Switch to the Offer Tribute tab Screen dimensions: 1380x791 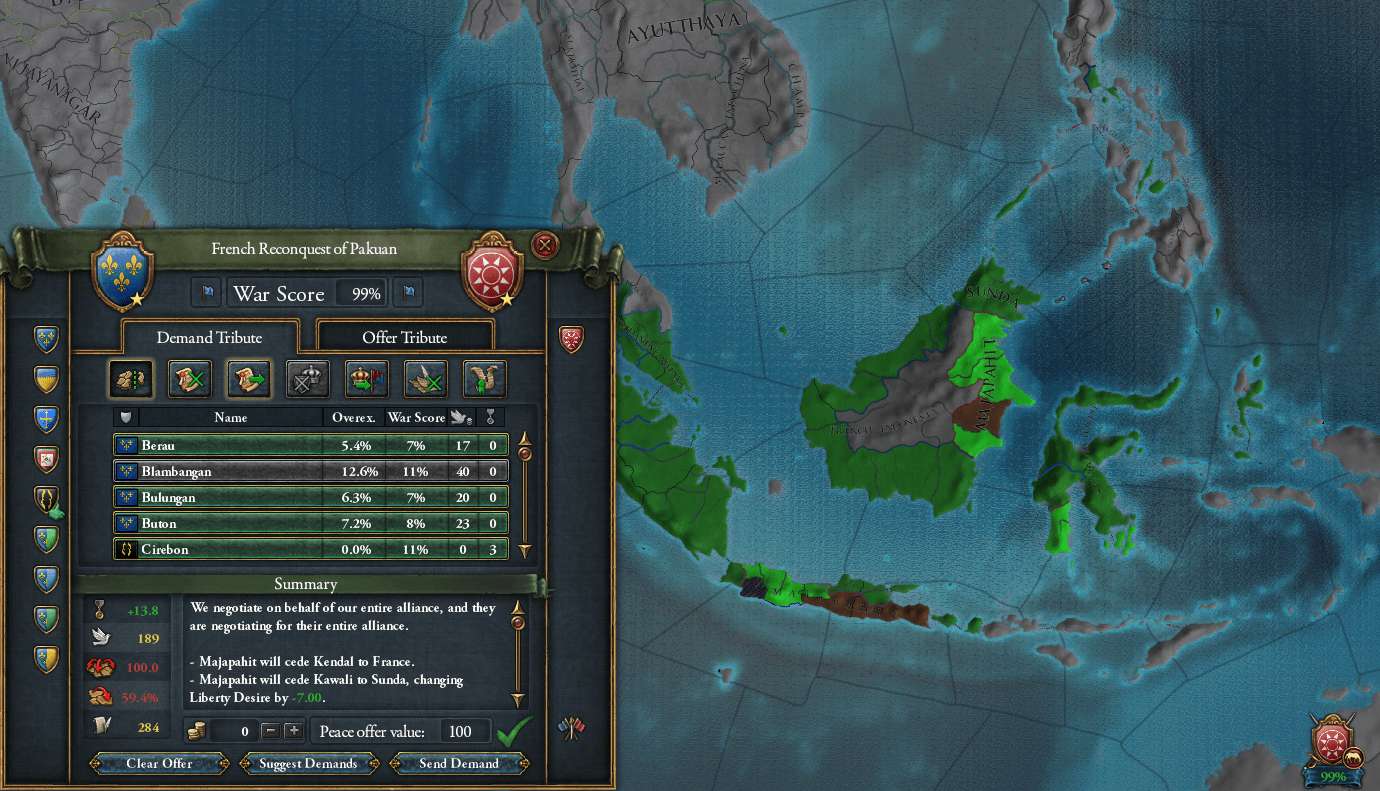pos(404,337)
